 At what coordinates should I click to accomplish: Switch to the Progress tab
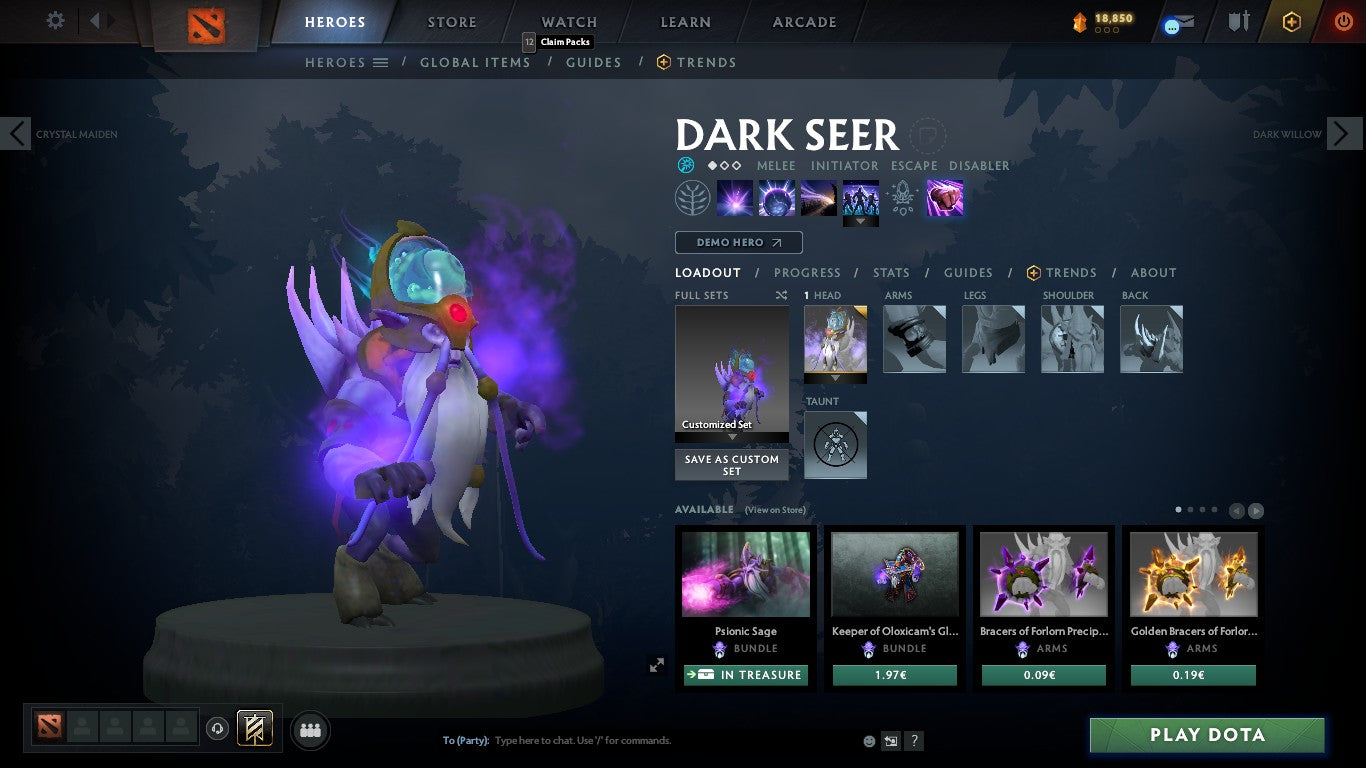(808, 272)
